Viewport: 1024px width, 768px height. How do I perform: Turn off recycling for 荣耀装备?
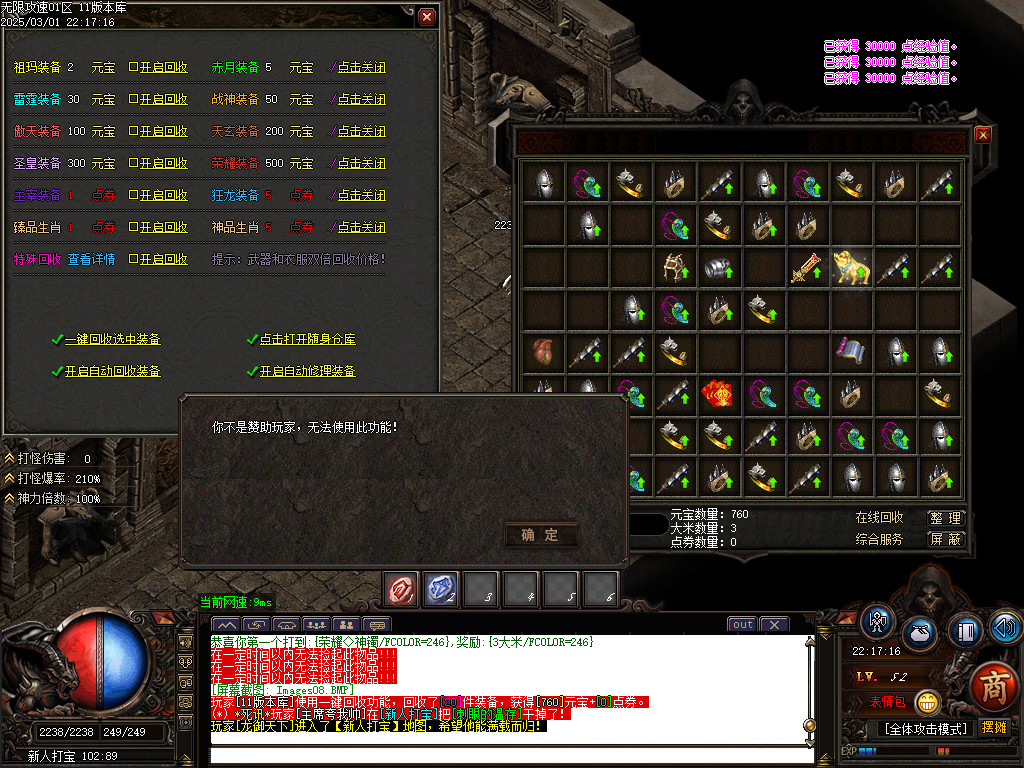[x=358, y=164]
